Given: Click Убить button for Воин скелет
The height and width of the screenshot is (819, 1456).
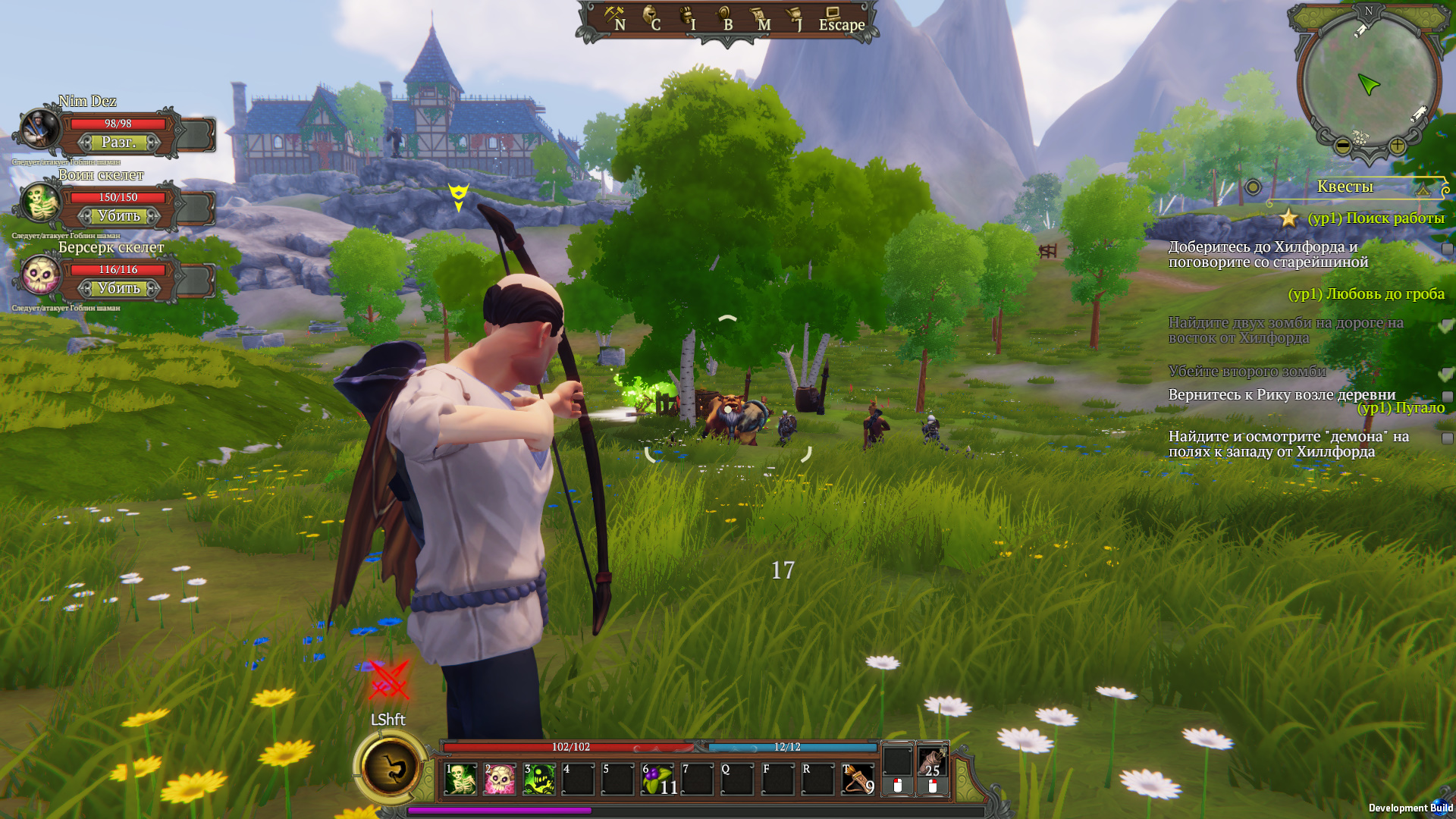Looking at the screenshot, I should pos(119,216).
